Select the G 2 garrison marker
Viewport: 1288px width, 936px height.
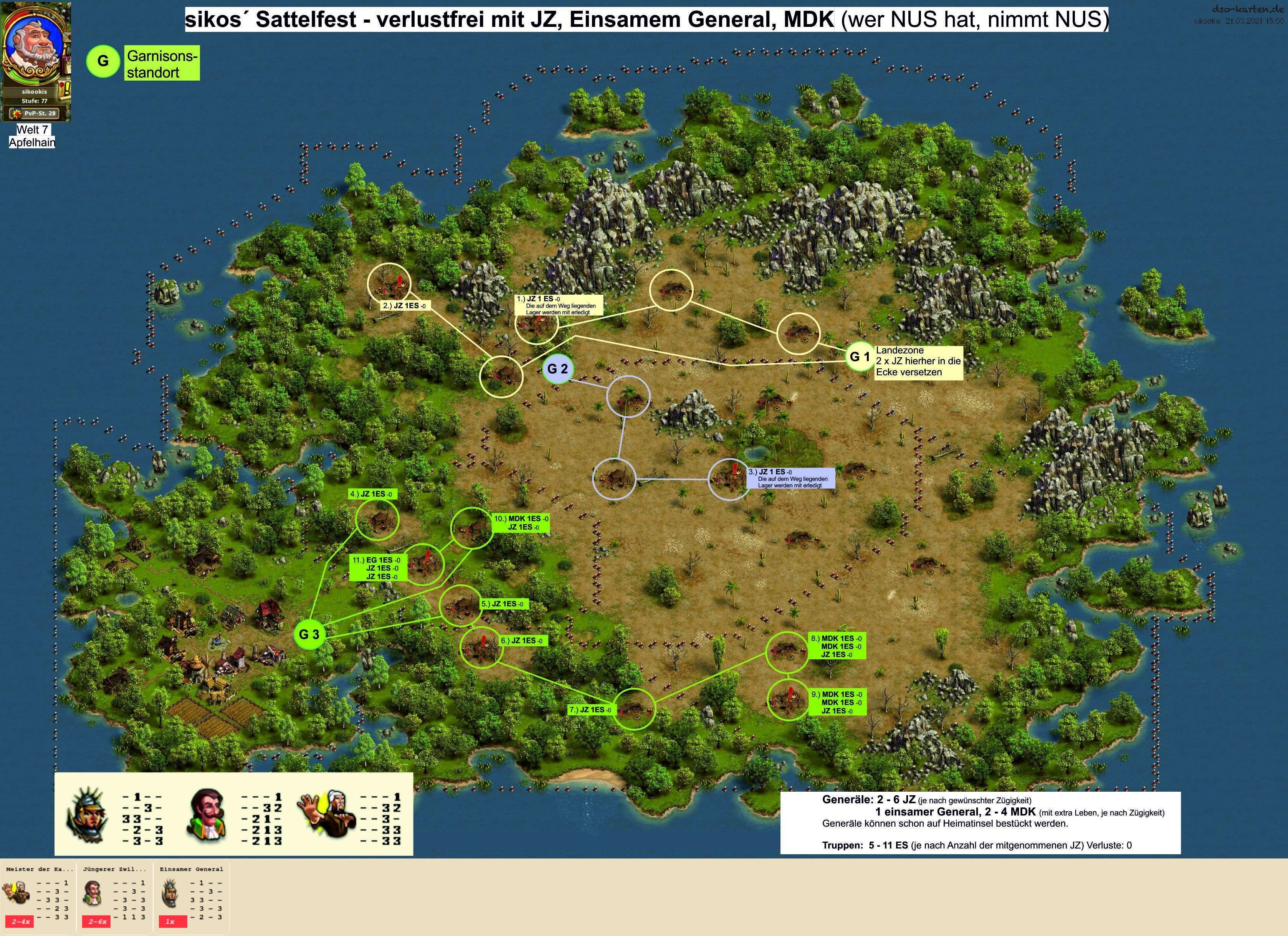[558, 369]
